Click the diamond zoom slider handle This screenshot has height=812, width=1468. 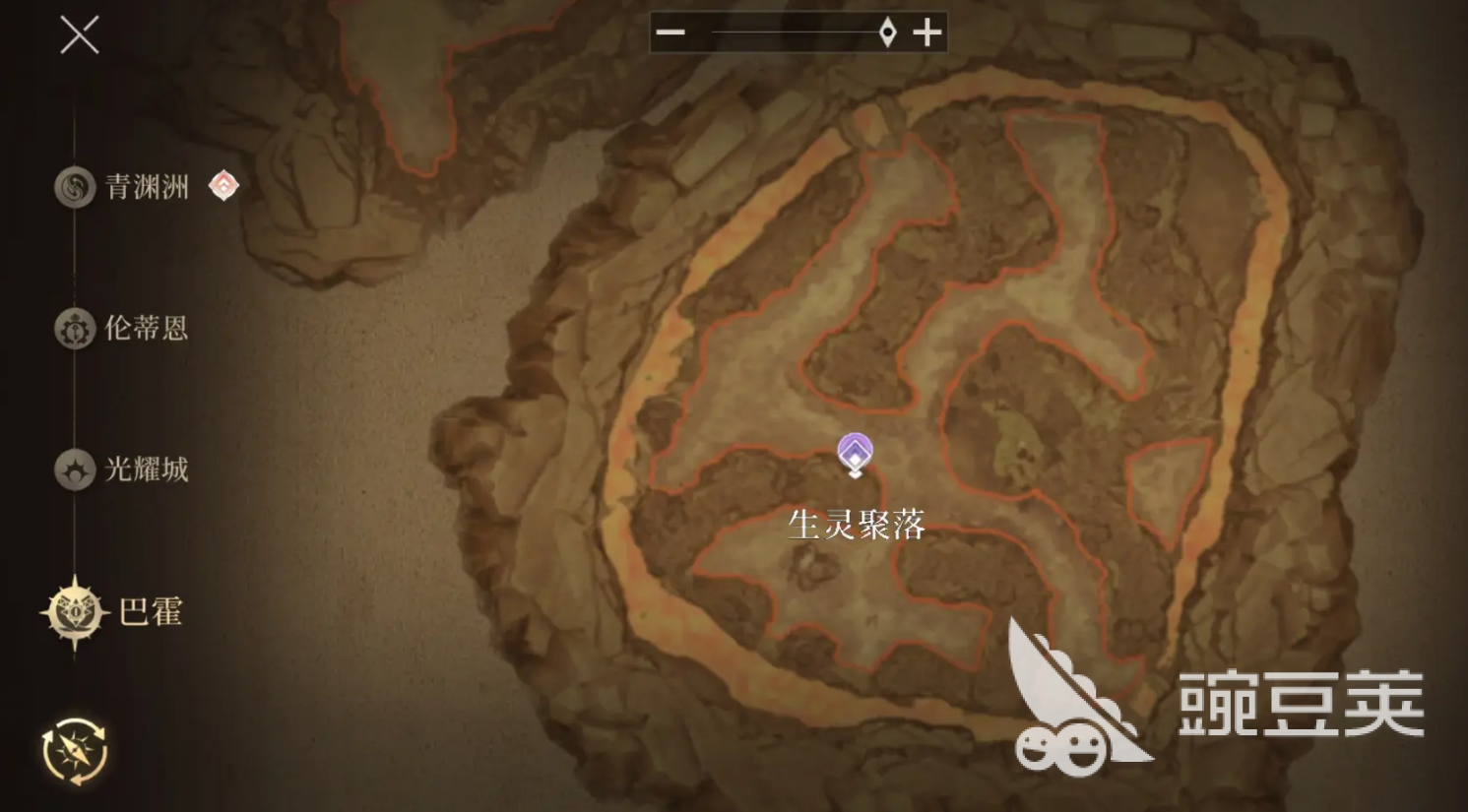coord(885,32)
